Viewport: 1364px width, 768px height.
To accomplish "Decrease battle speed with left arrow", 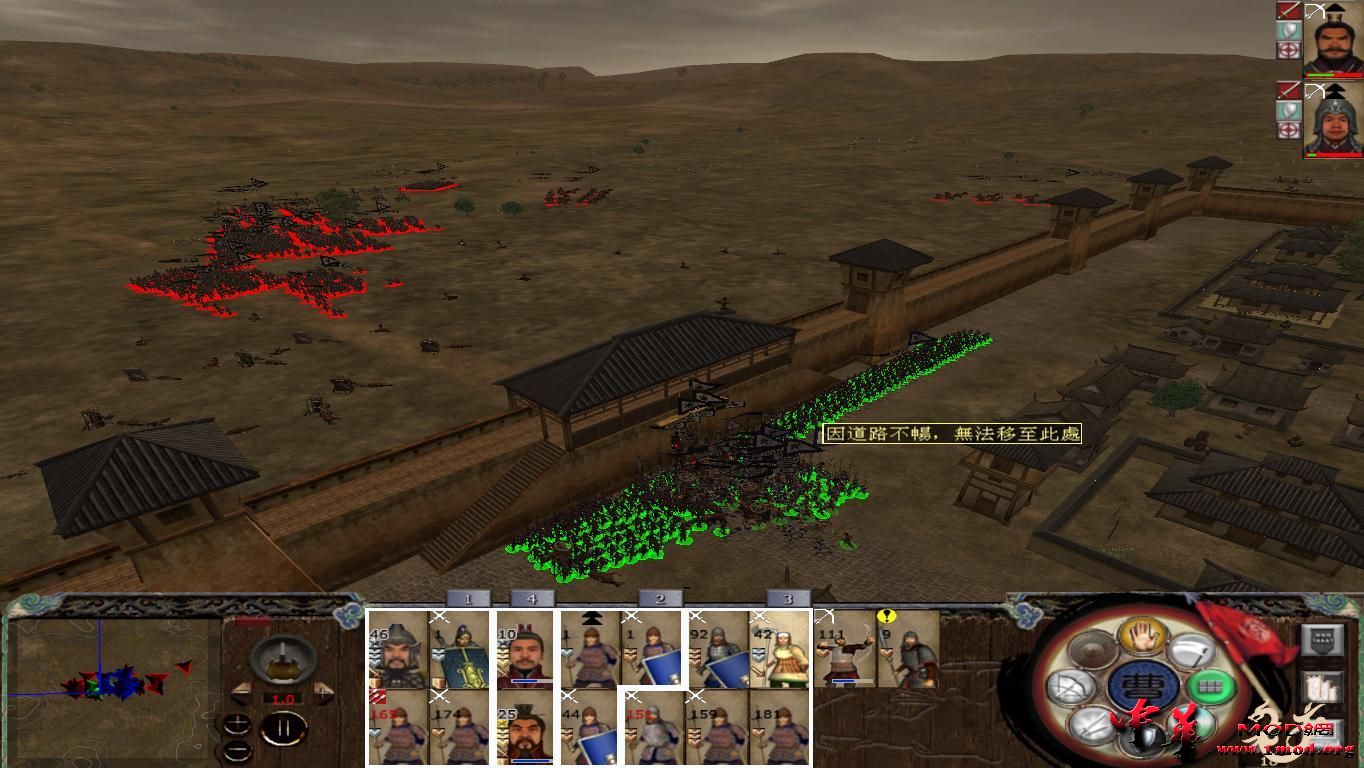I will click(242, 694).
